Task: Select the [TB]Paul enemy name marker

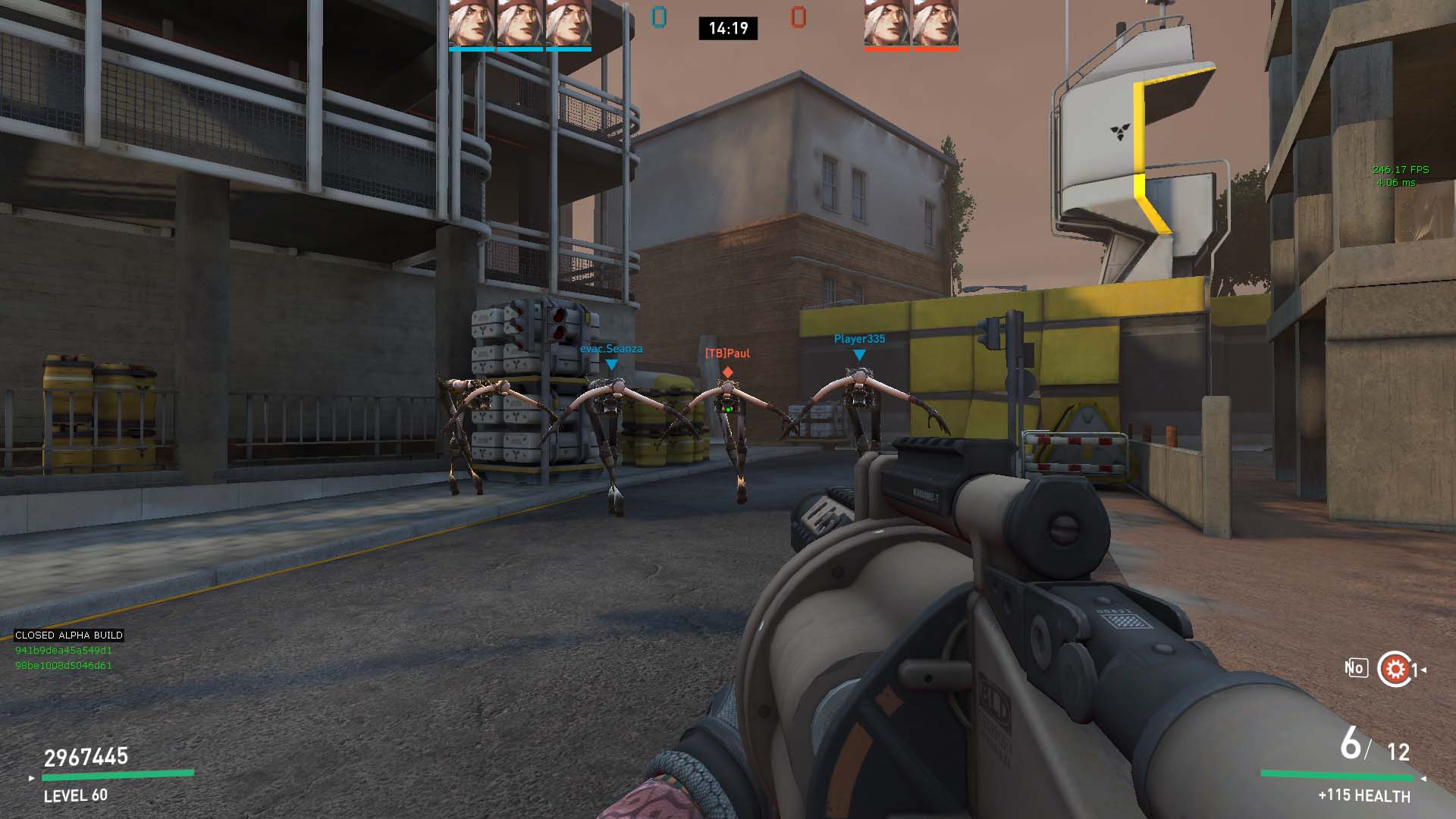Action: tap(727, 353)
